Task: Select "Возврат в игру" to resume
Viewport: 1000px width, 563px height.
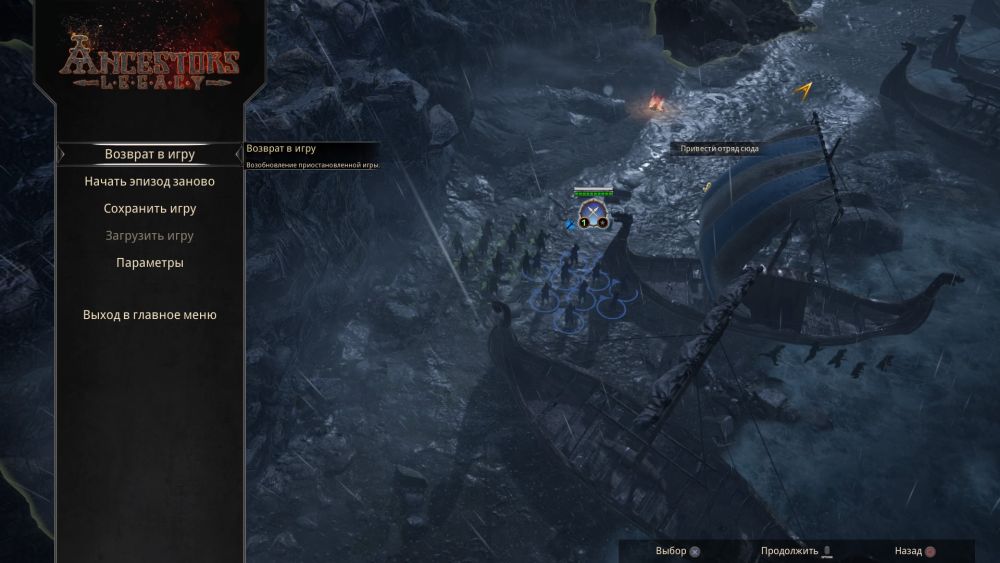Action: coord(150,155)
